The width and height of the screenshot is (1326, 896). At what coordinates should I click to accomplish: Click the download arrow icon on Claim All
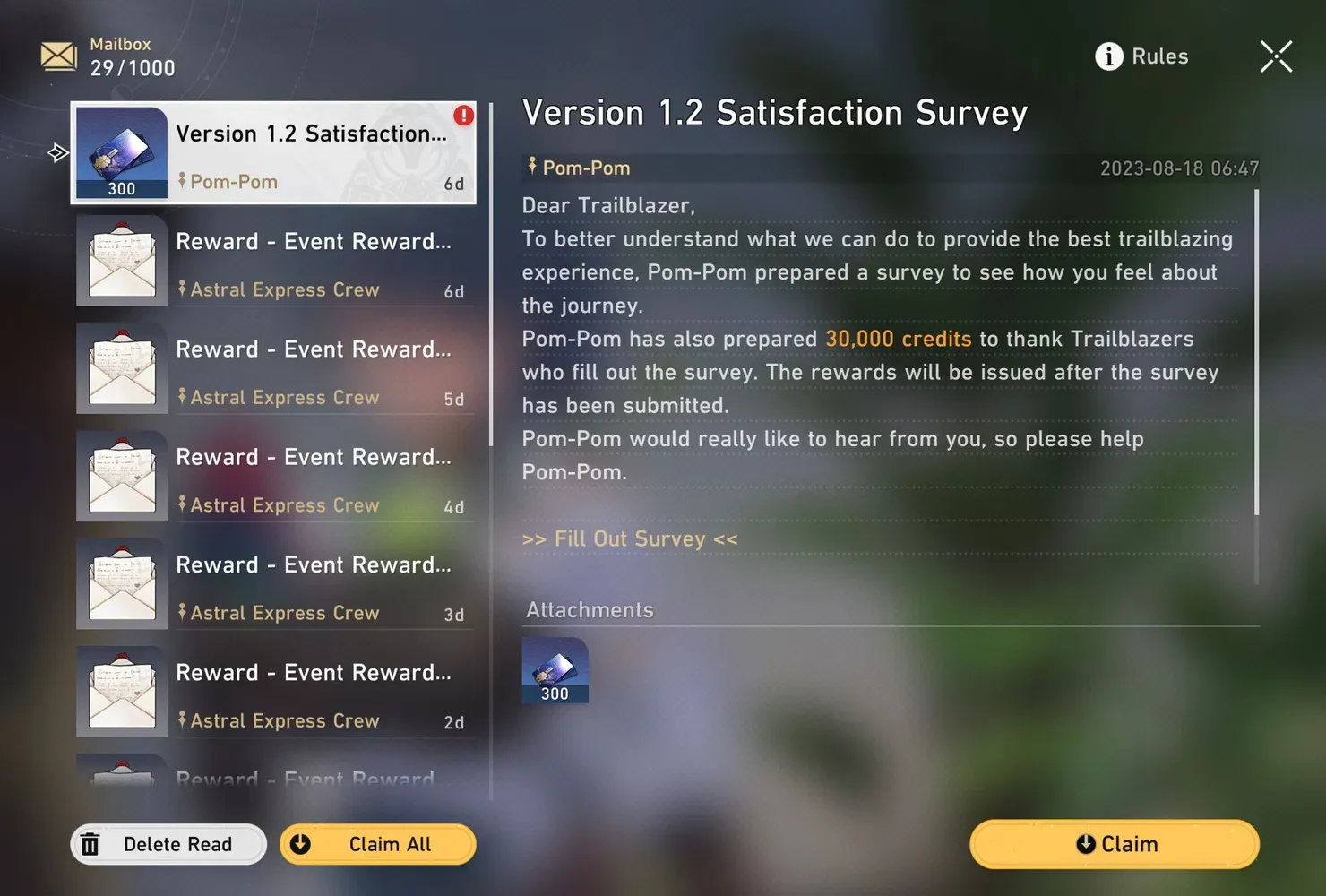click(x=302, y=844)
